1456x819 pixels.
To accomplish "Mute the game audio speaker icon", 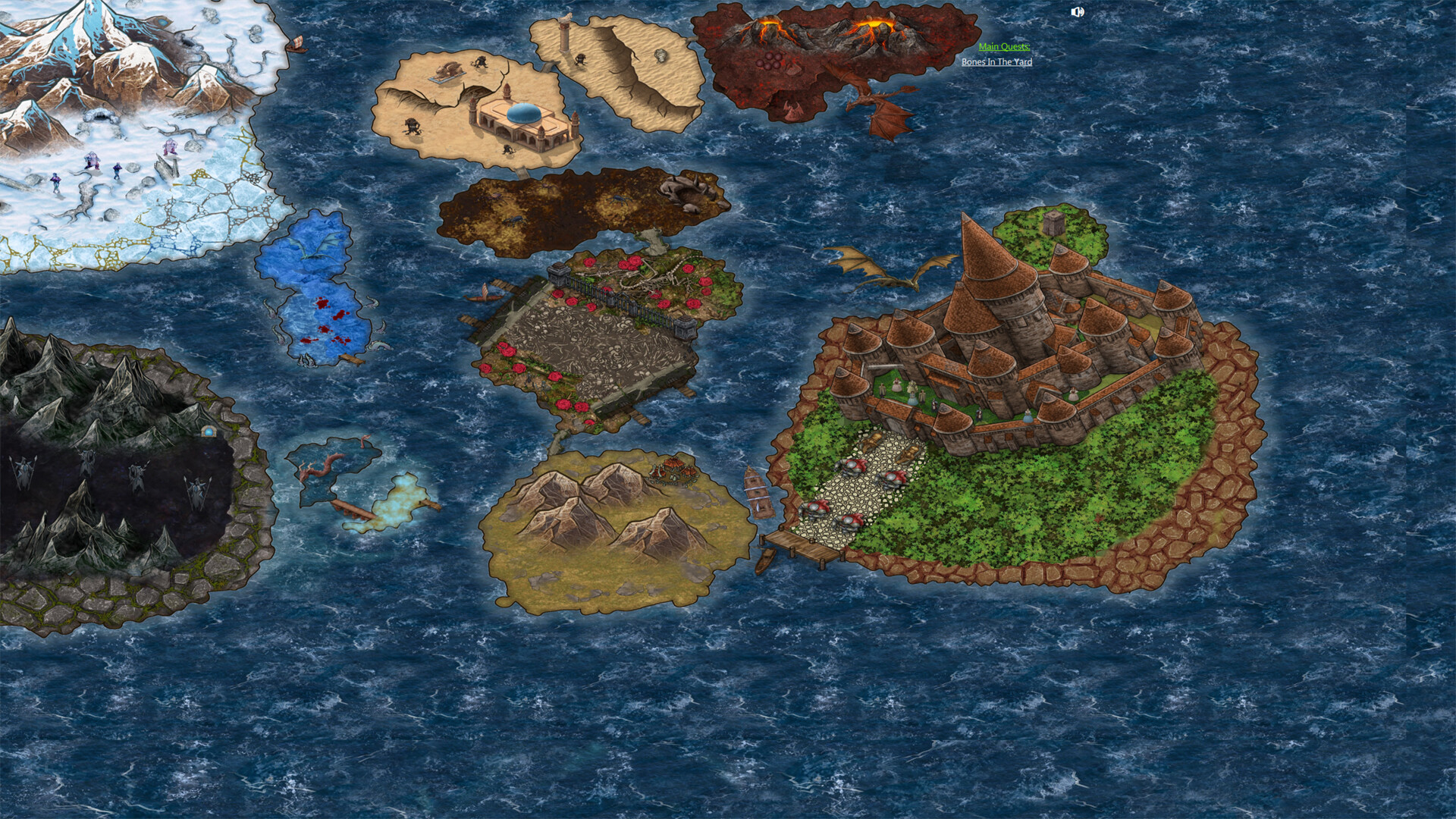I will tap(1078, 11).
